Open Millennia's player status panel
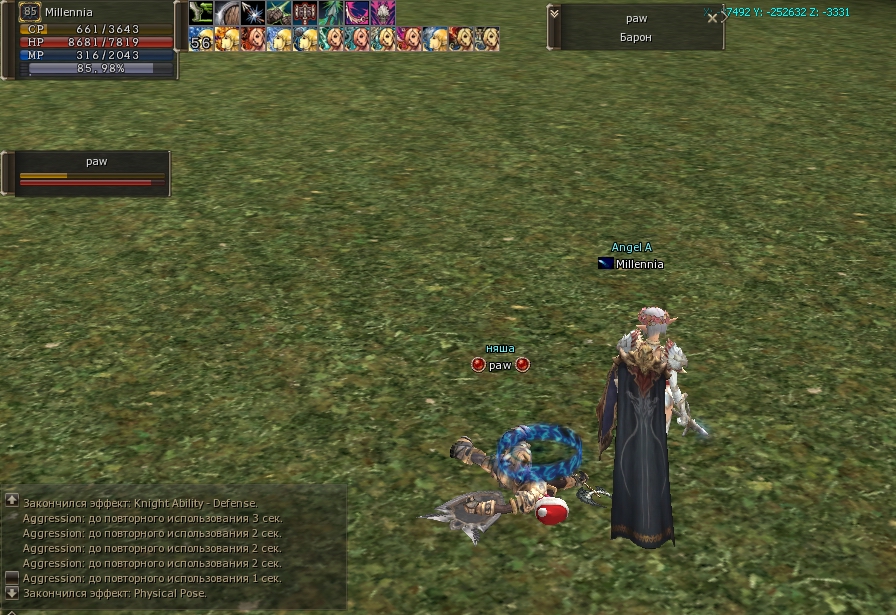 click(x=90, y=40)
